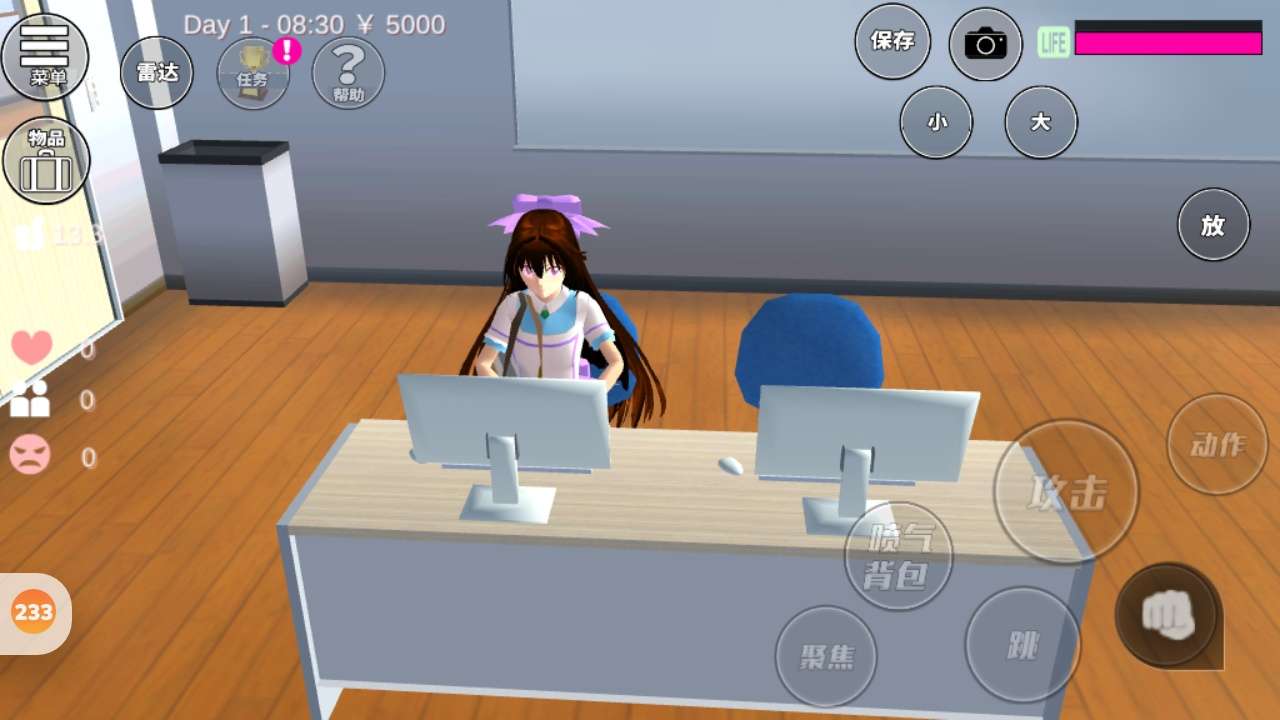Select the 放 place button
1280x720 pixels.
click(1213, 225)
